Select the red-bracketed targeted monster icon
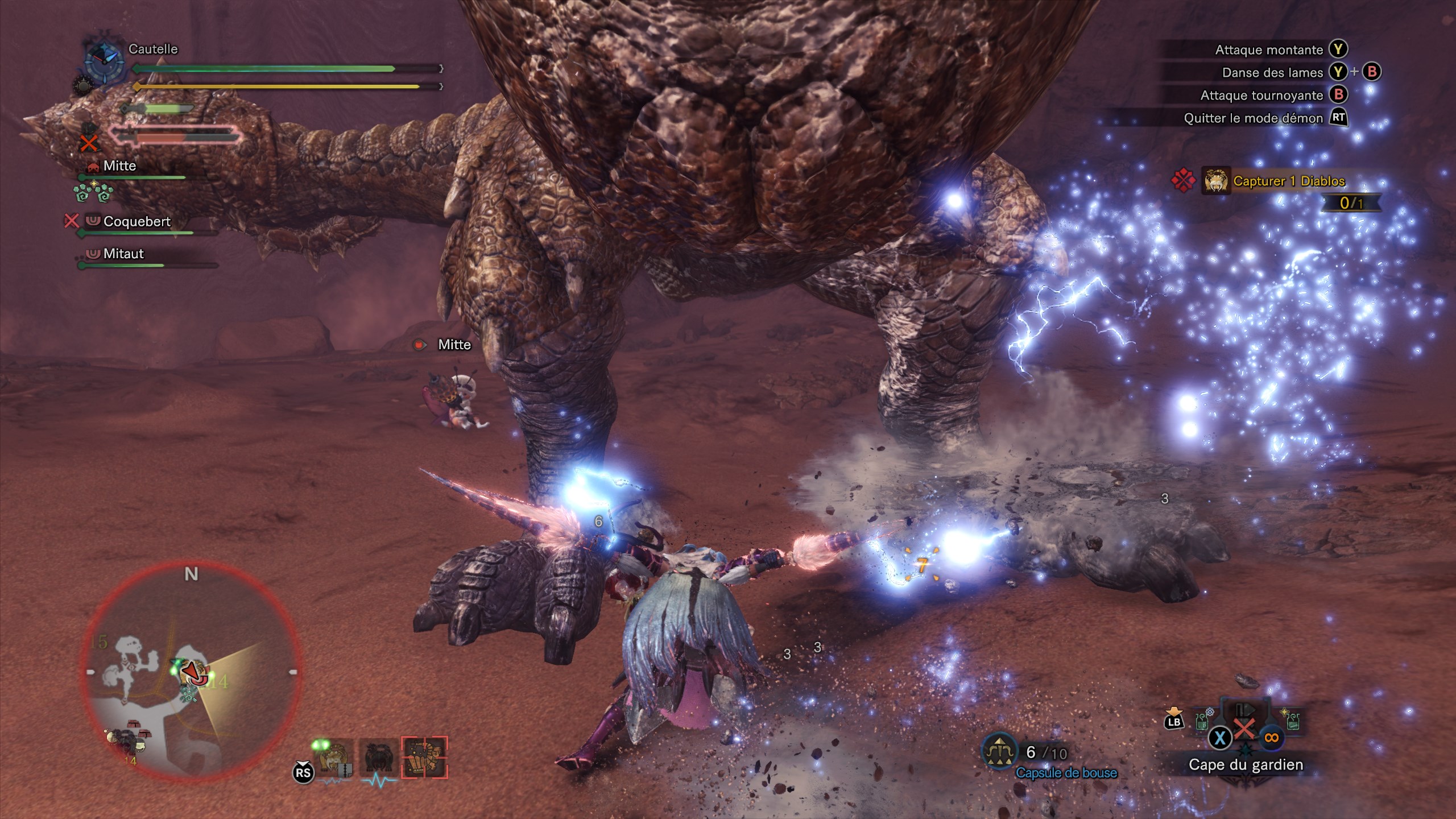The image size is (1456, 819). (x=424, y=758)
